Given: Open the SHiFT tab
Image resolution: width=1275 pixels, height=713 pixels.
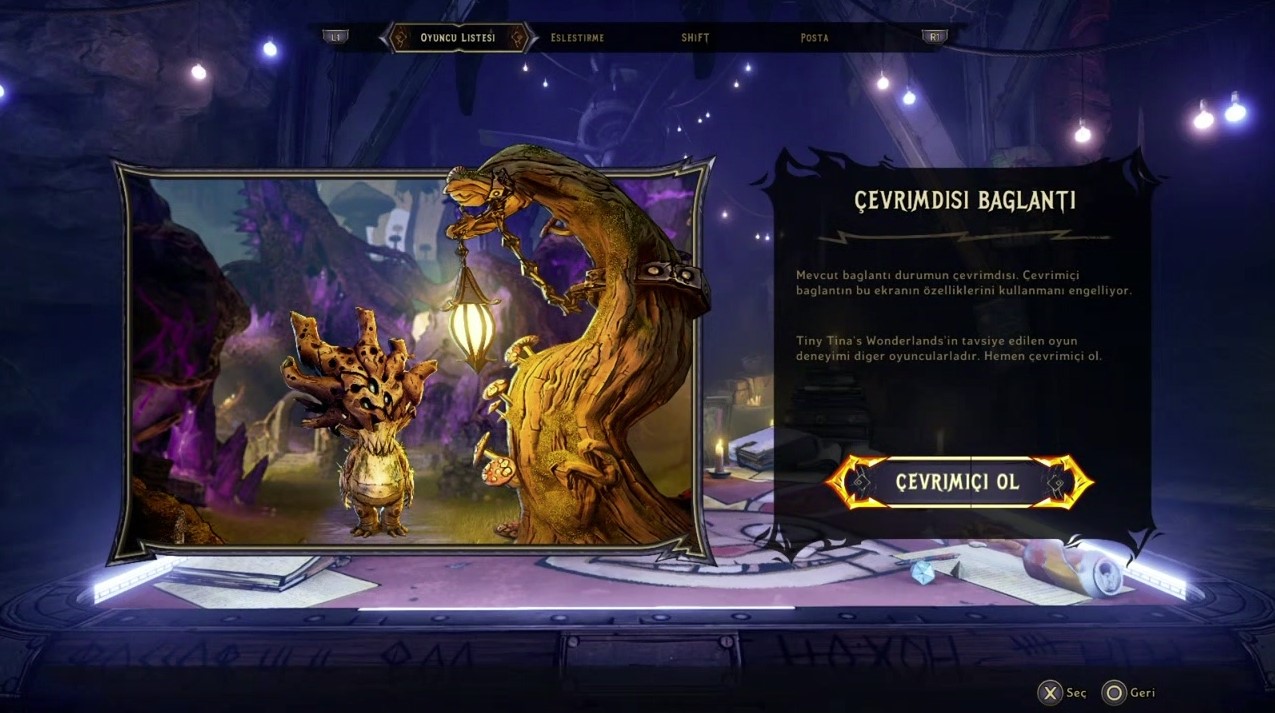Looking at the screenshot, I should click(x=695, y=38).
